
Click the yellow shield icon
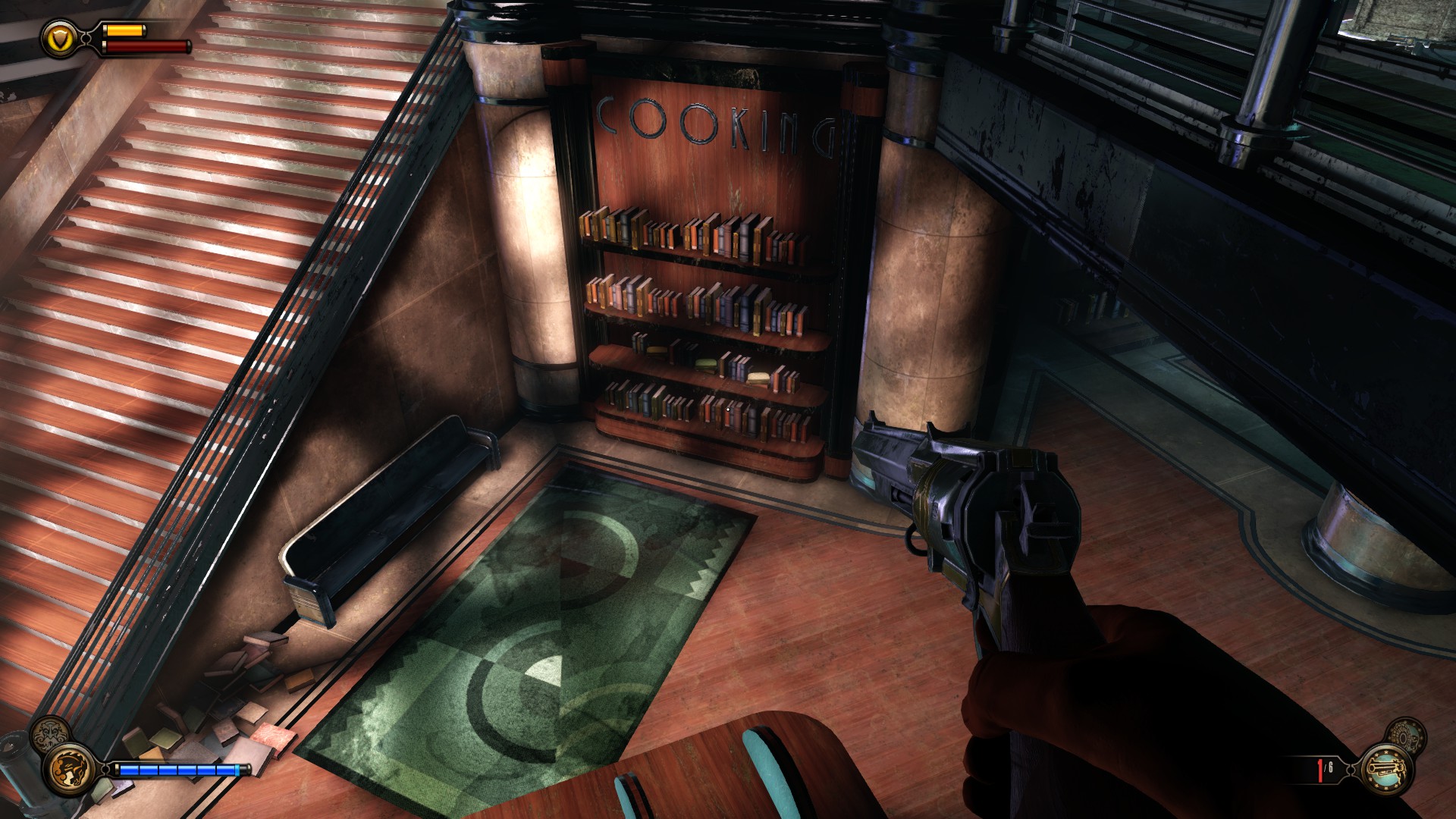[59, 36]
